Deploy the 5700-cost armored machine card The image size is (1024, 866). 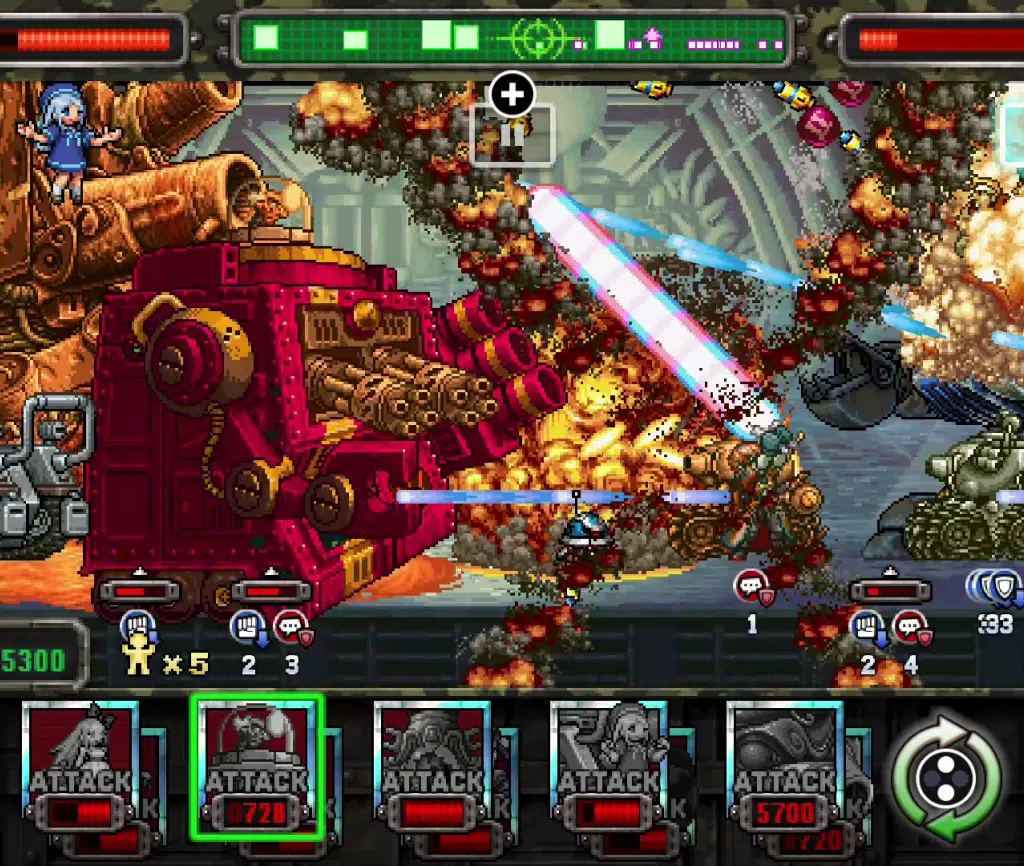tap(785, 766)
